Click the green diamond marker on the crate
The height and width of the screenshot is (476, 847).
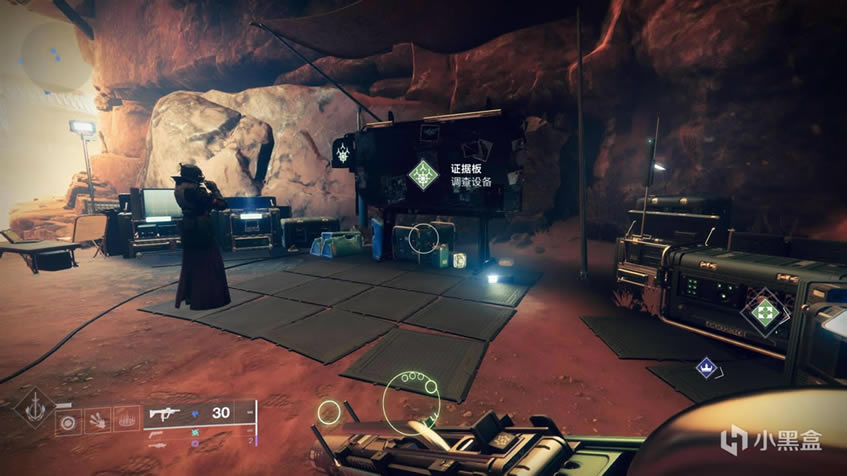[x=765, y=312]
